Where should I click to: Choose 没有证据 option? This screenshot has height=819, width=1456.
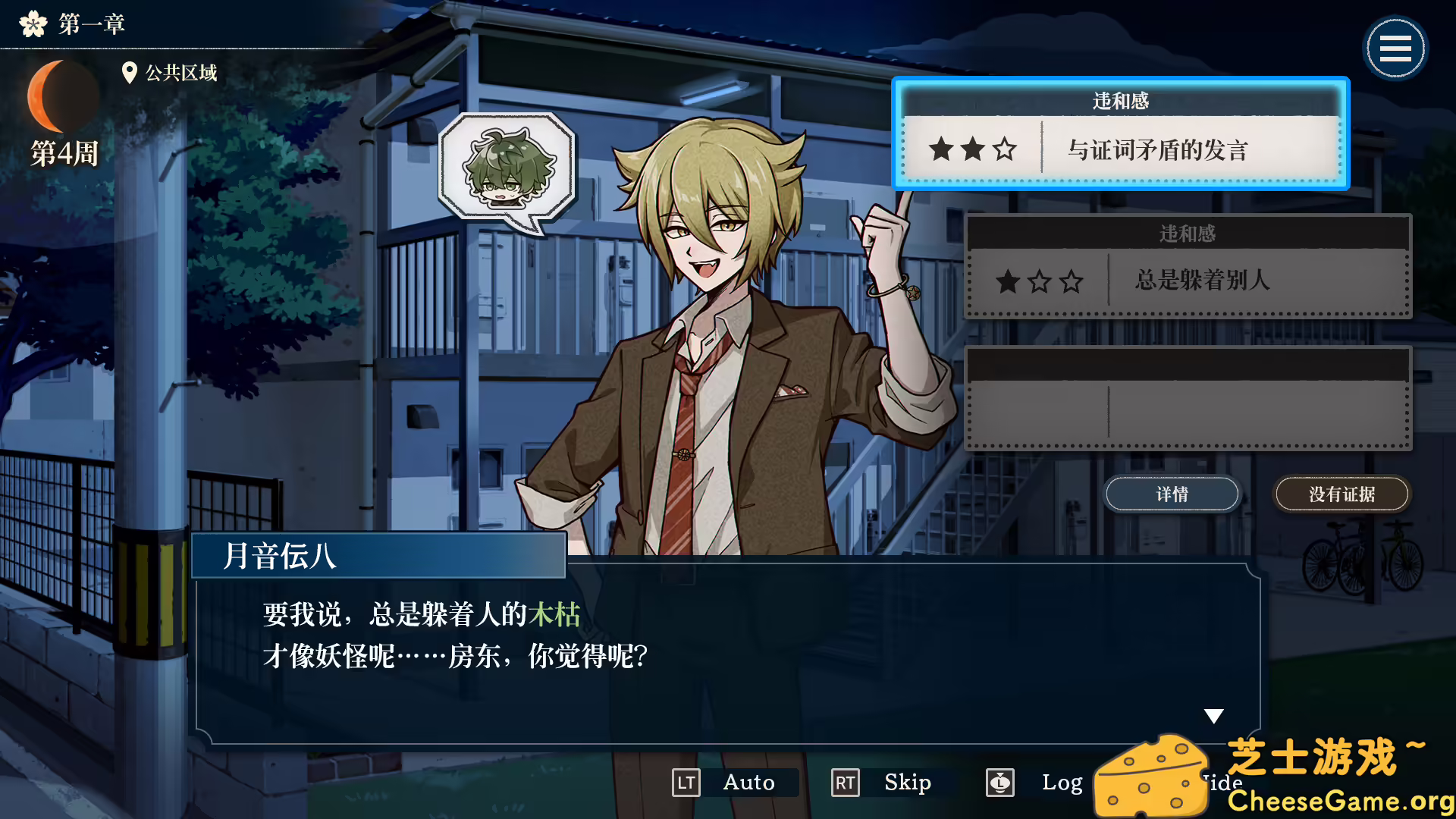(x=1341, y=493)
